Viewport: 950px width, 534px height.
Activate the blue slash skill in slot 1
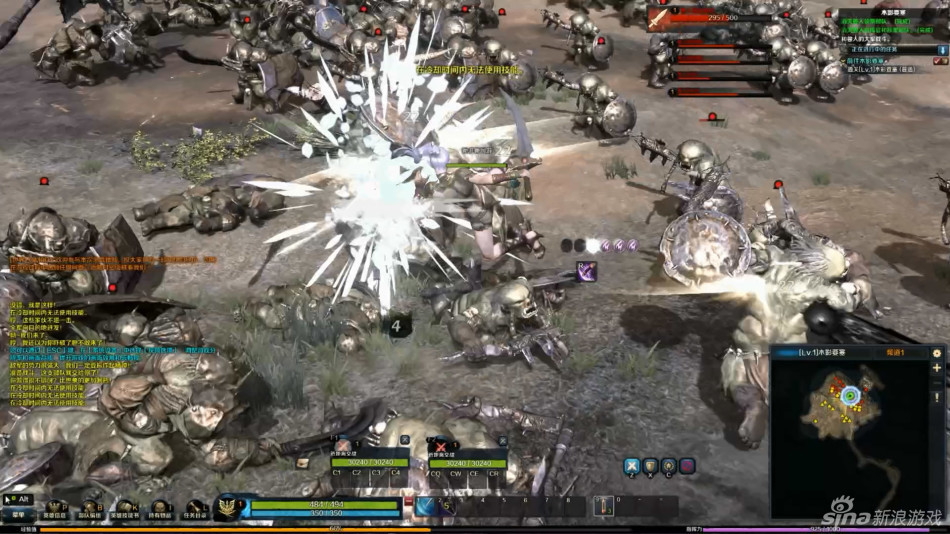coord(427,507)
